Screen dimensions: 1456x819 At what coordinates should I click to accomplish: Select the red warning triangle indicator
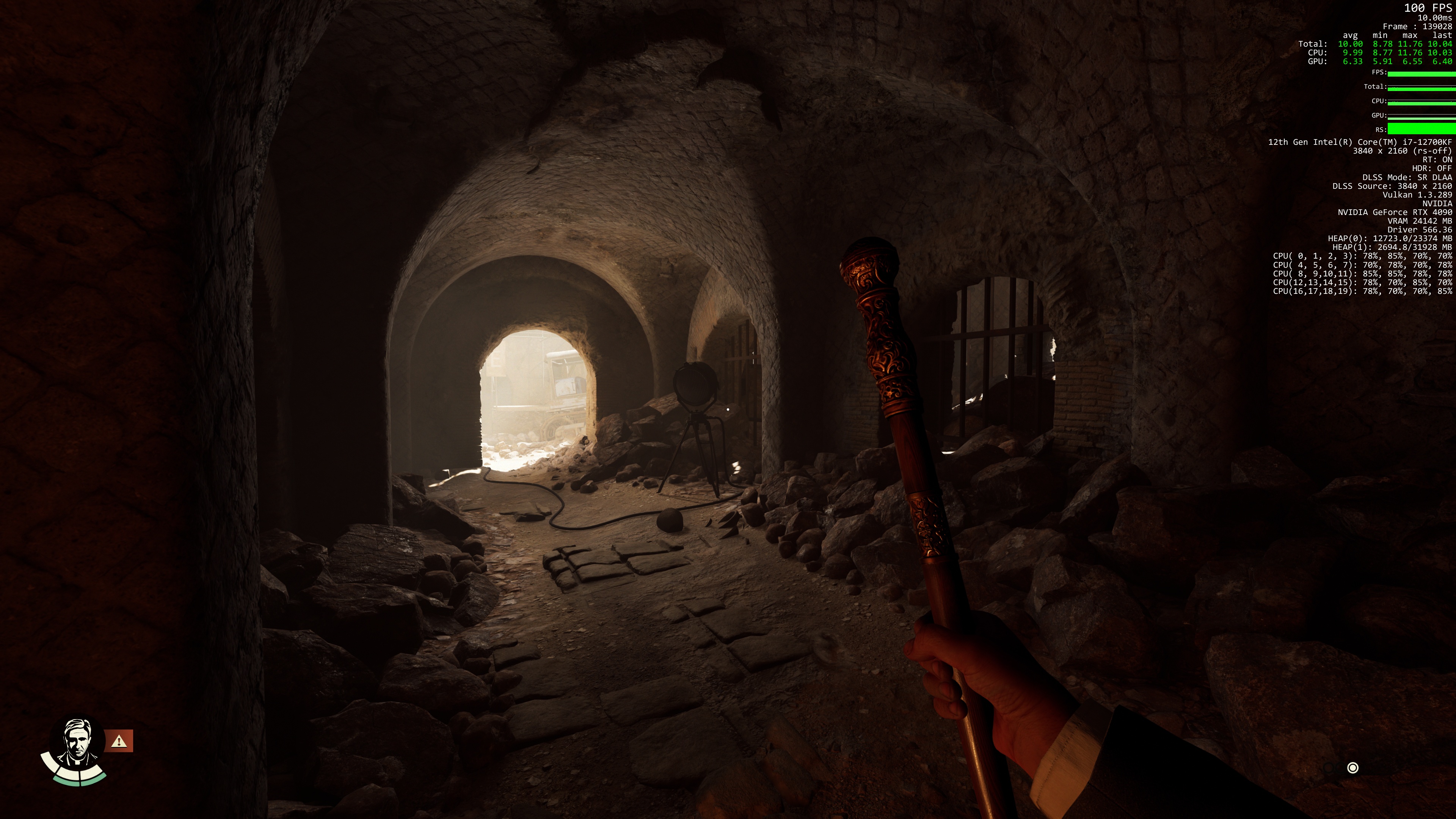119,741
